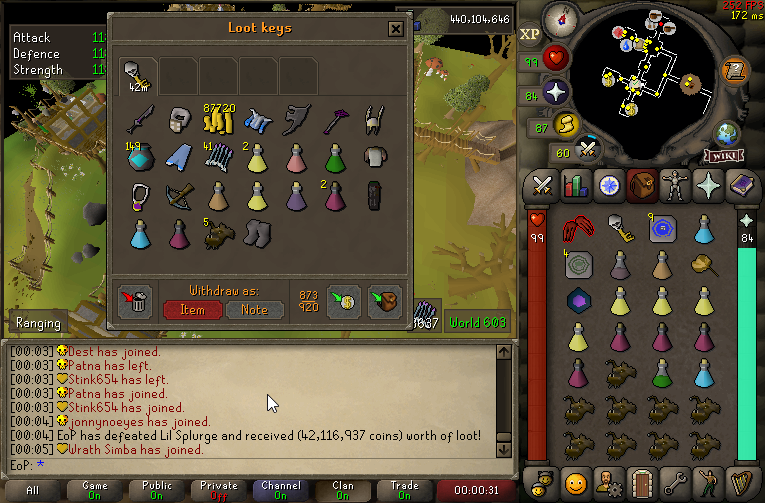
Task: Close the Loot keys window
Action: 396,29
